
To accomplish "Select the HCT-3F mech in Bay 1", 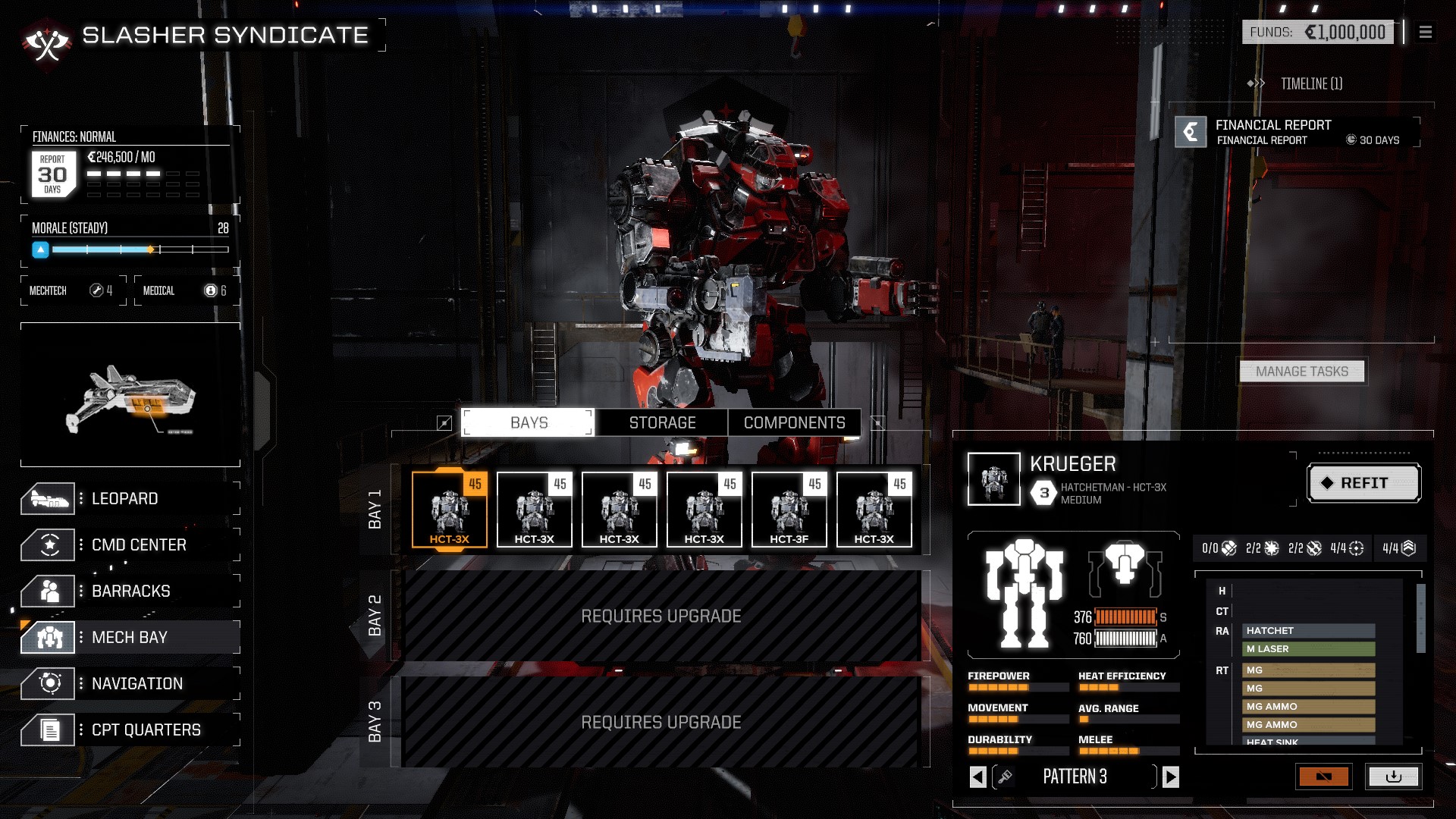I will (788, 508).
